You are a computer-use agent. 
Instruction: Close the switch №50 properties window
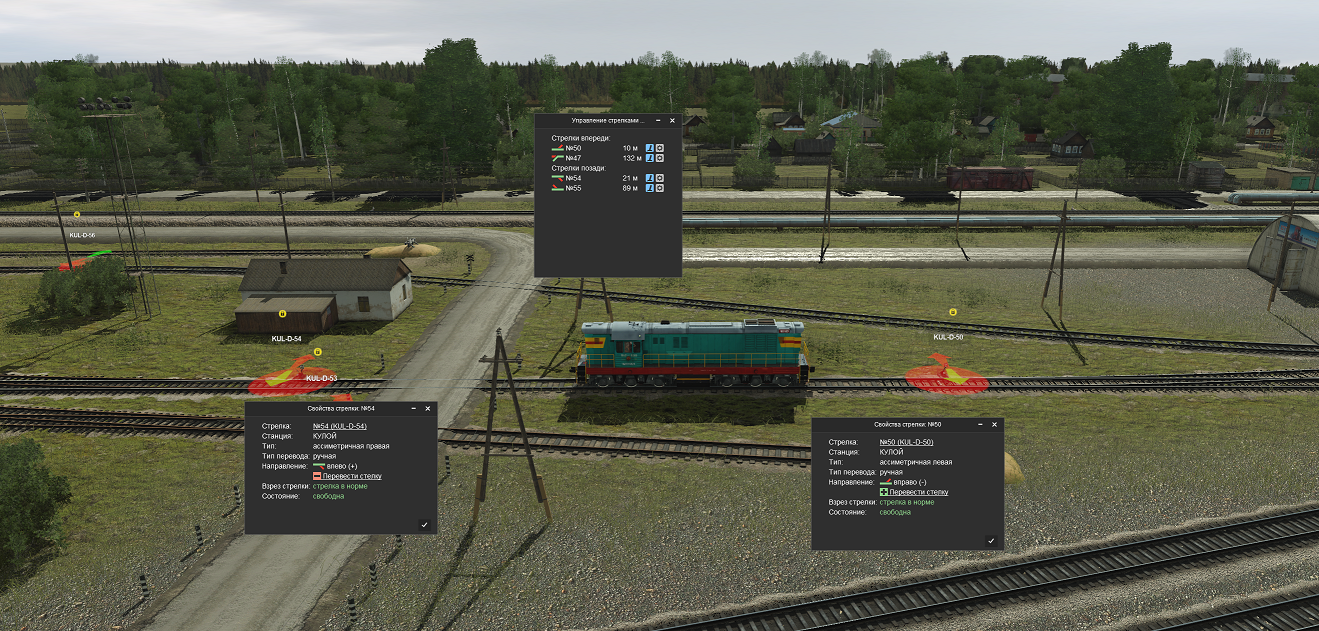(995, 424)
